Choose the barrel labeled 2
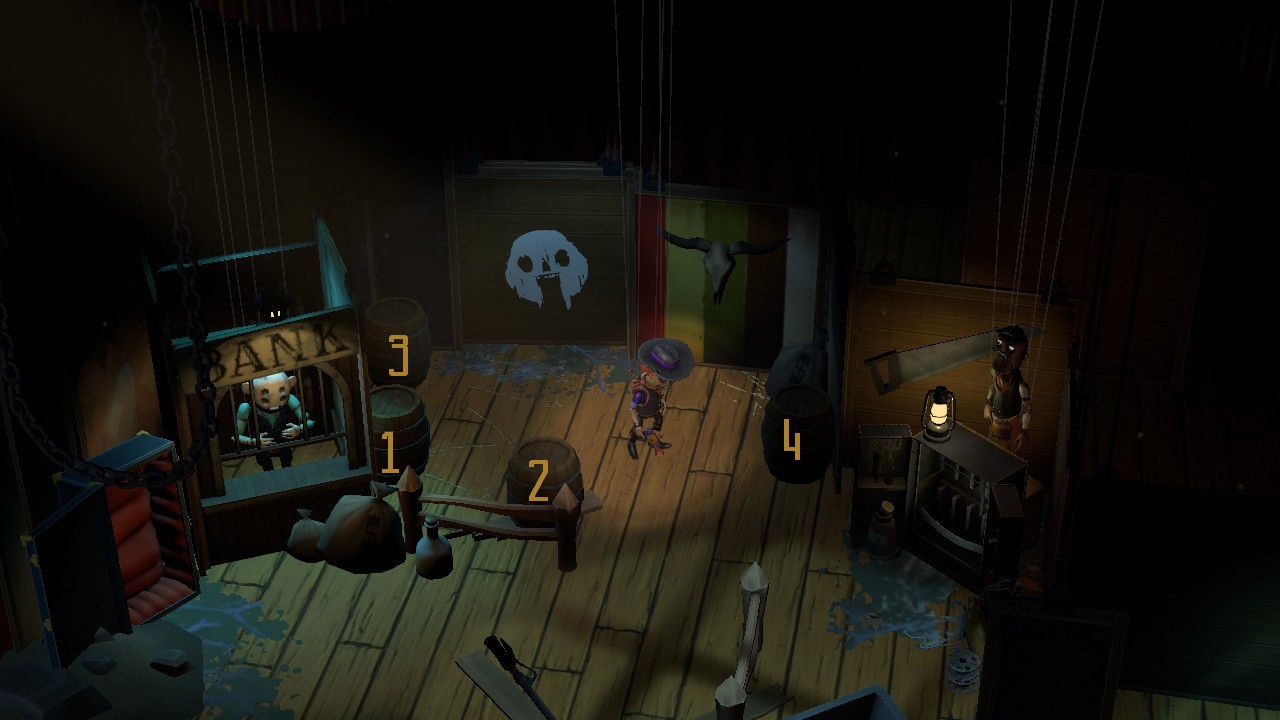The image size is (1280, 720). tap(543, 478)
